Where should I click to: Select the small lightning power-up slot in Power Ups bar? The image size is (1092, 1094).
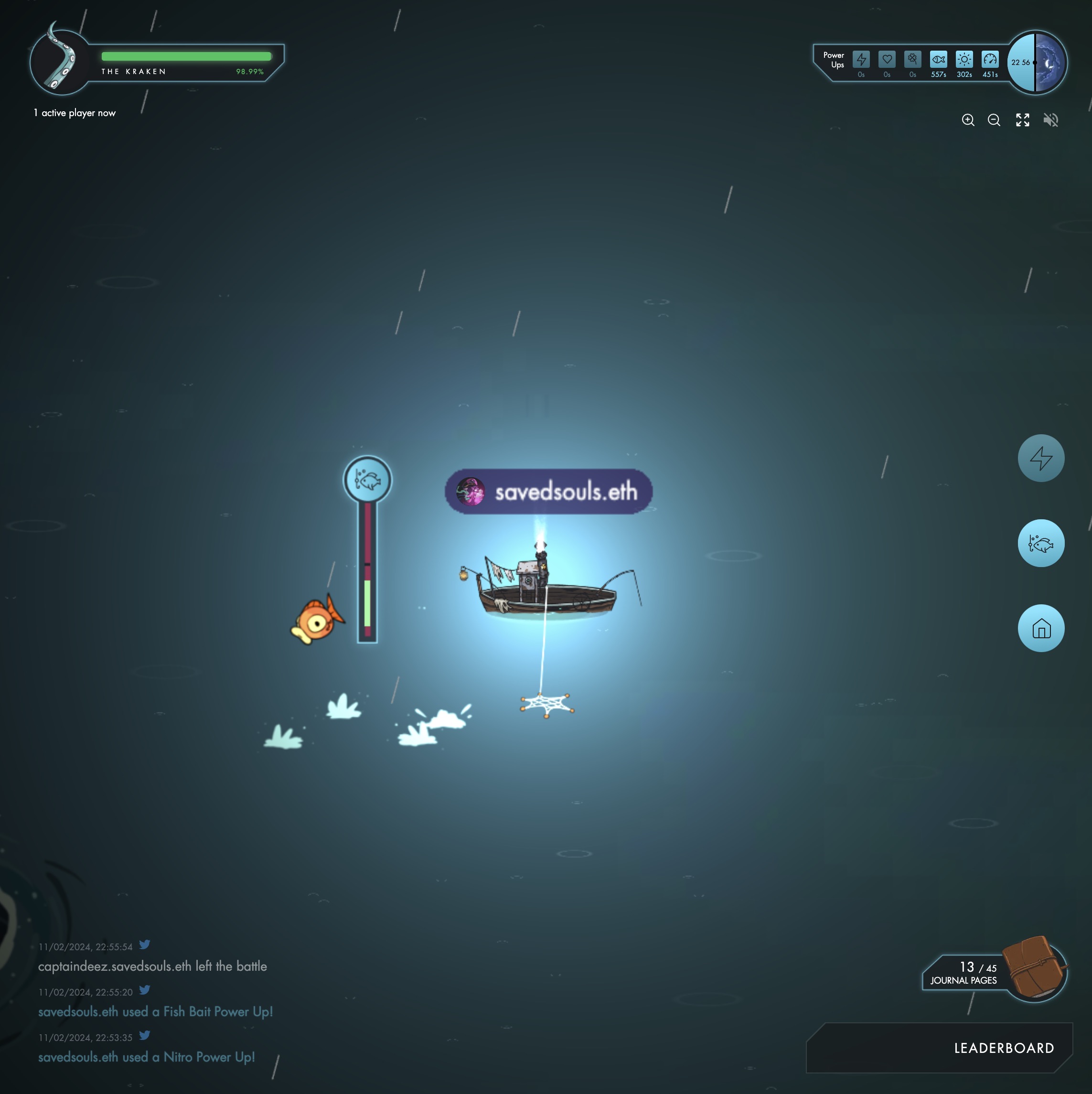click(861, 59)
